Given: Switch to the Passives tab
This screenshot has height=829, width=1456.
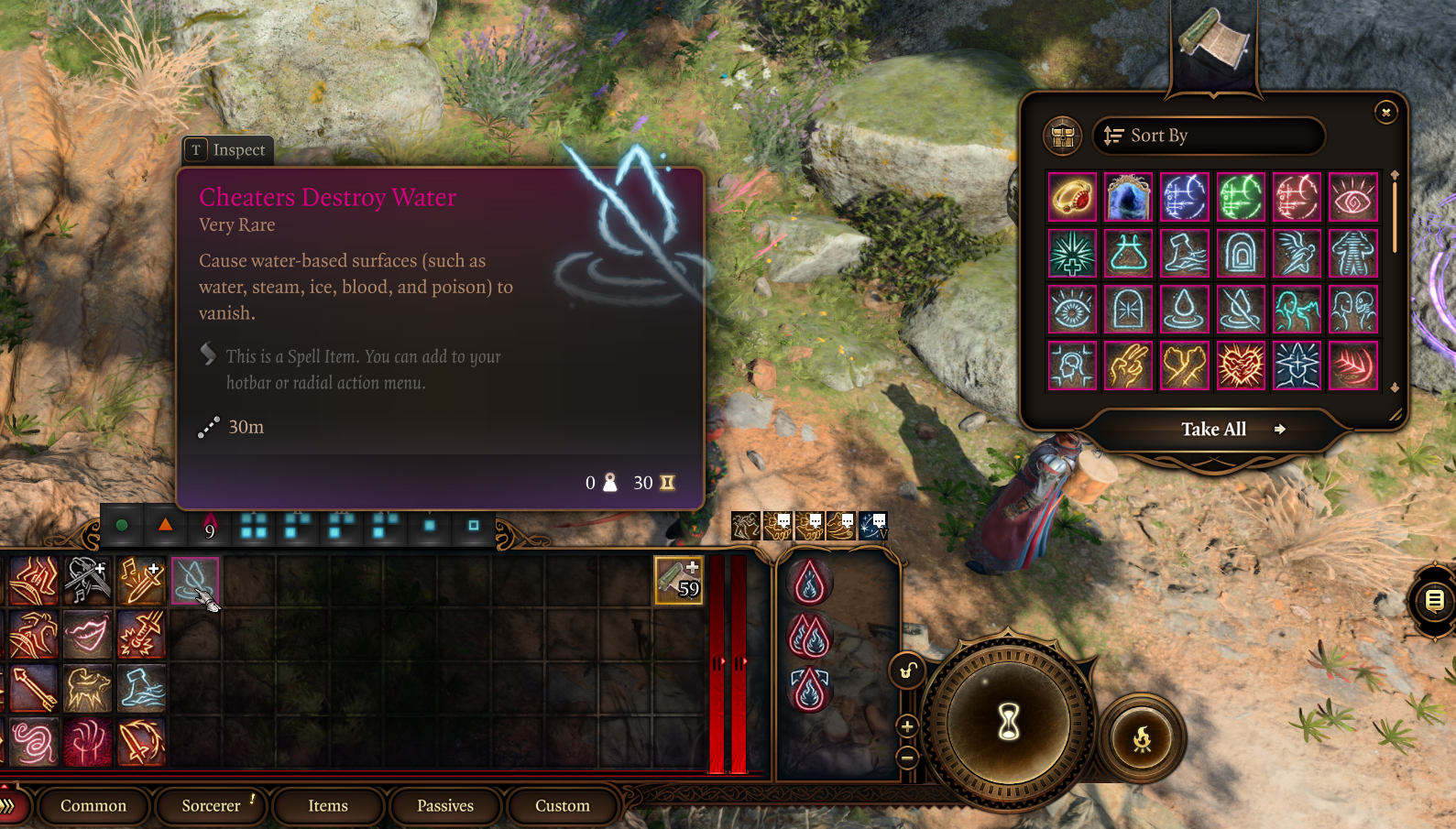Looking at the screenshot, I should (445, 806).
